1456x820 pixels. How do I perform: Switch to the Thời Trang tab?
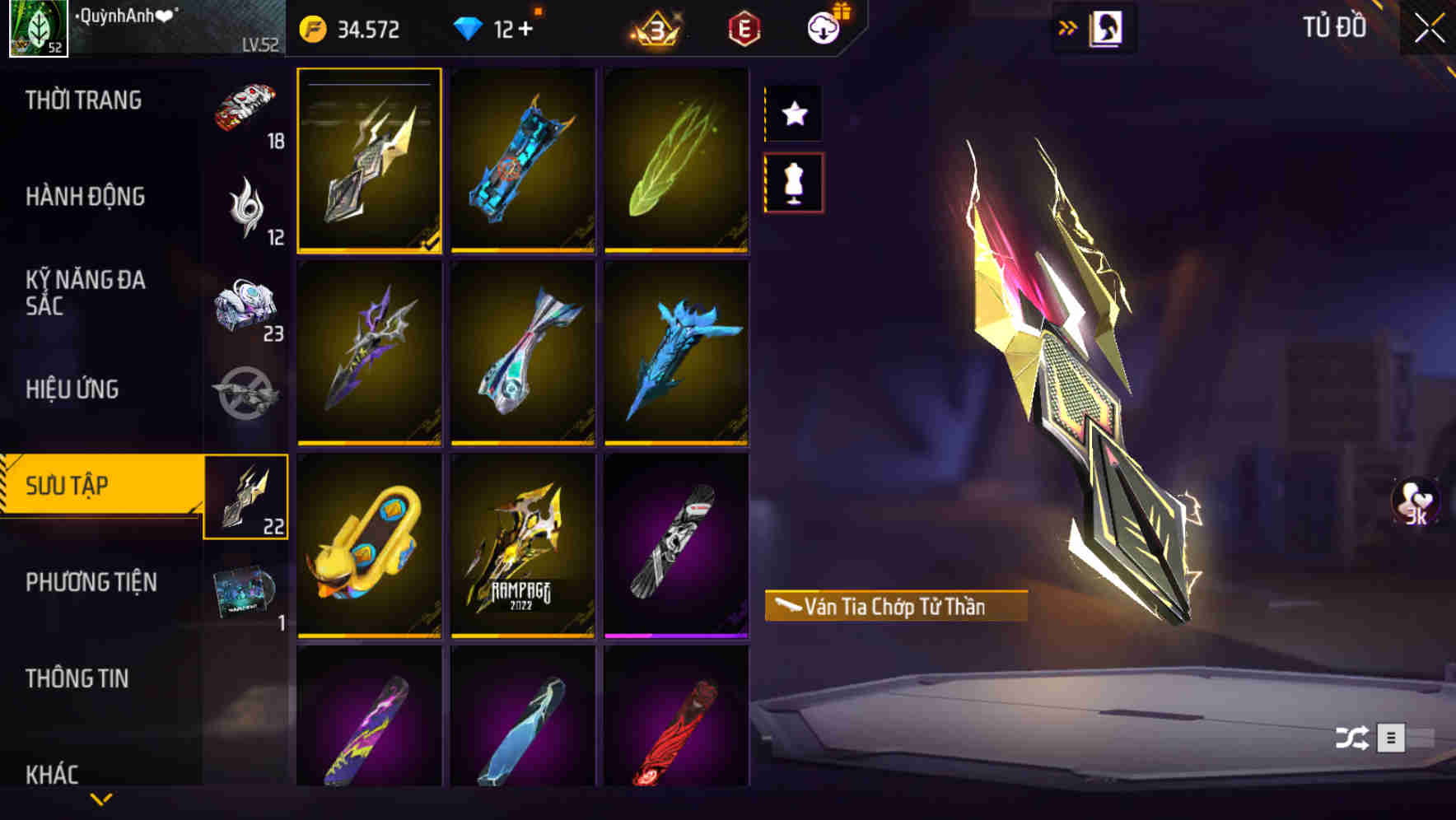[x=82, y=100]
